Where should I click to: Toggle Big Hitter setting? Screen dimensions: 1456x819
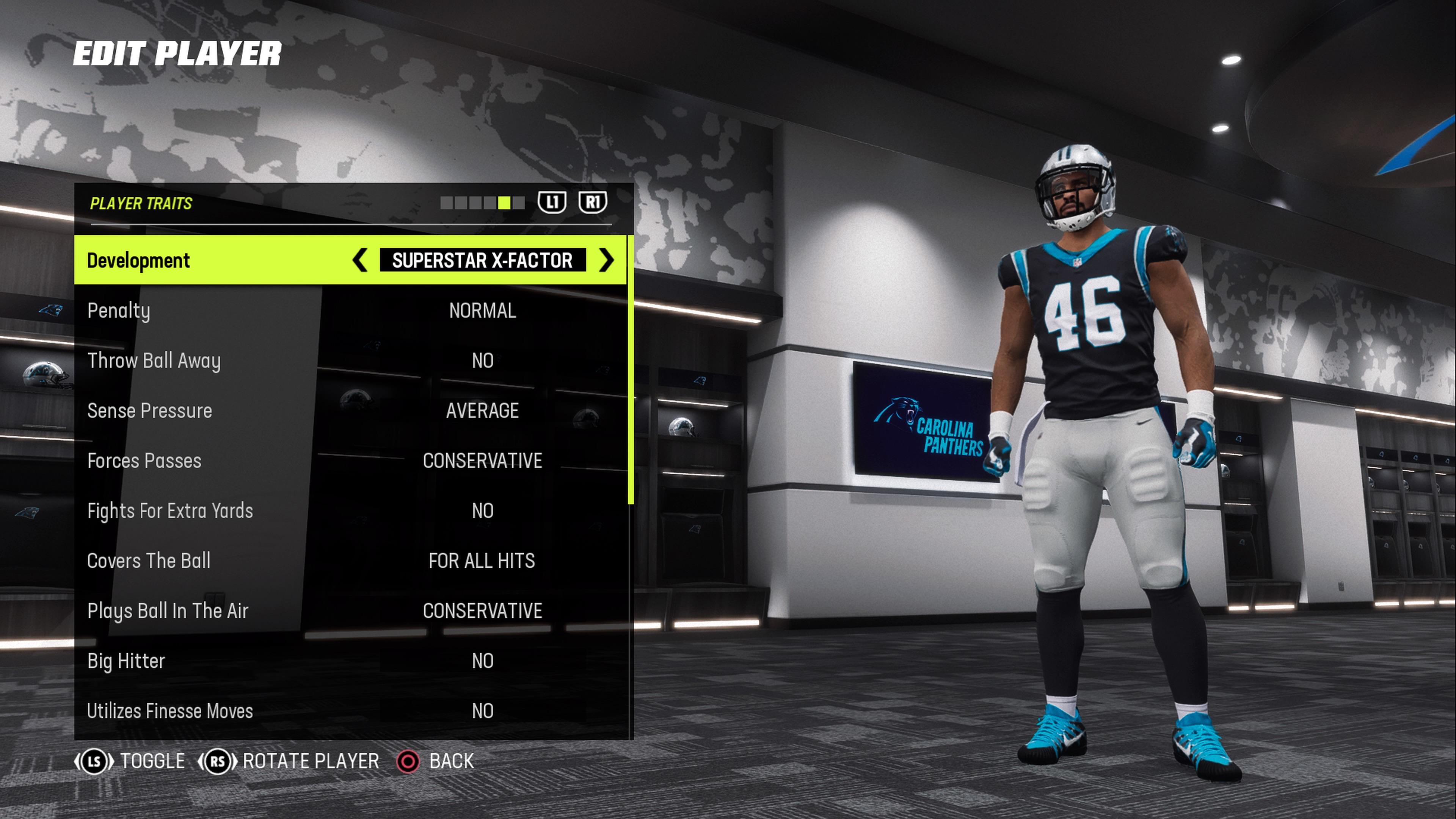[482, 661]
